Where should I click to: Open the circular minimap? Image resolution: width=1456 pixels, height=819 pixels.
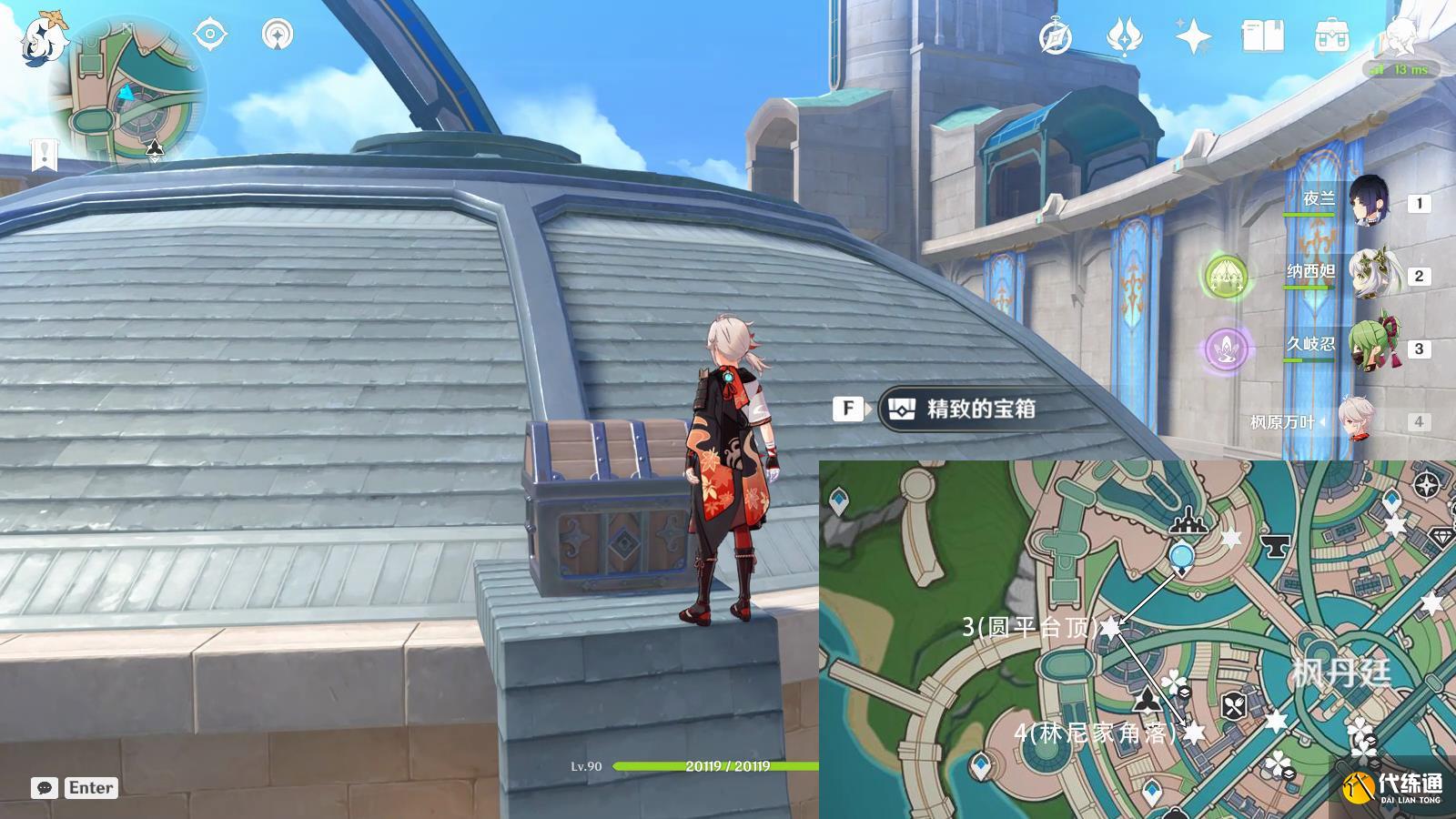pyautogui.click(x=127, y=91)
